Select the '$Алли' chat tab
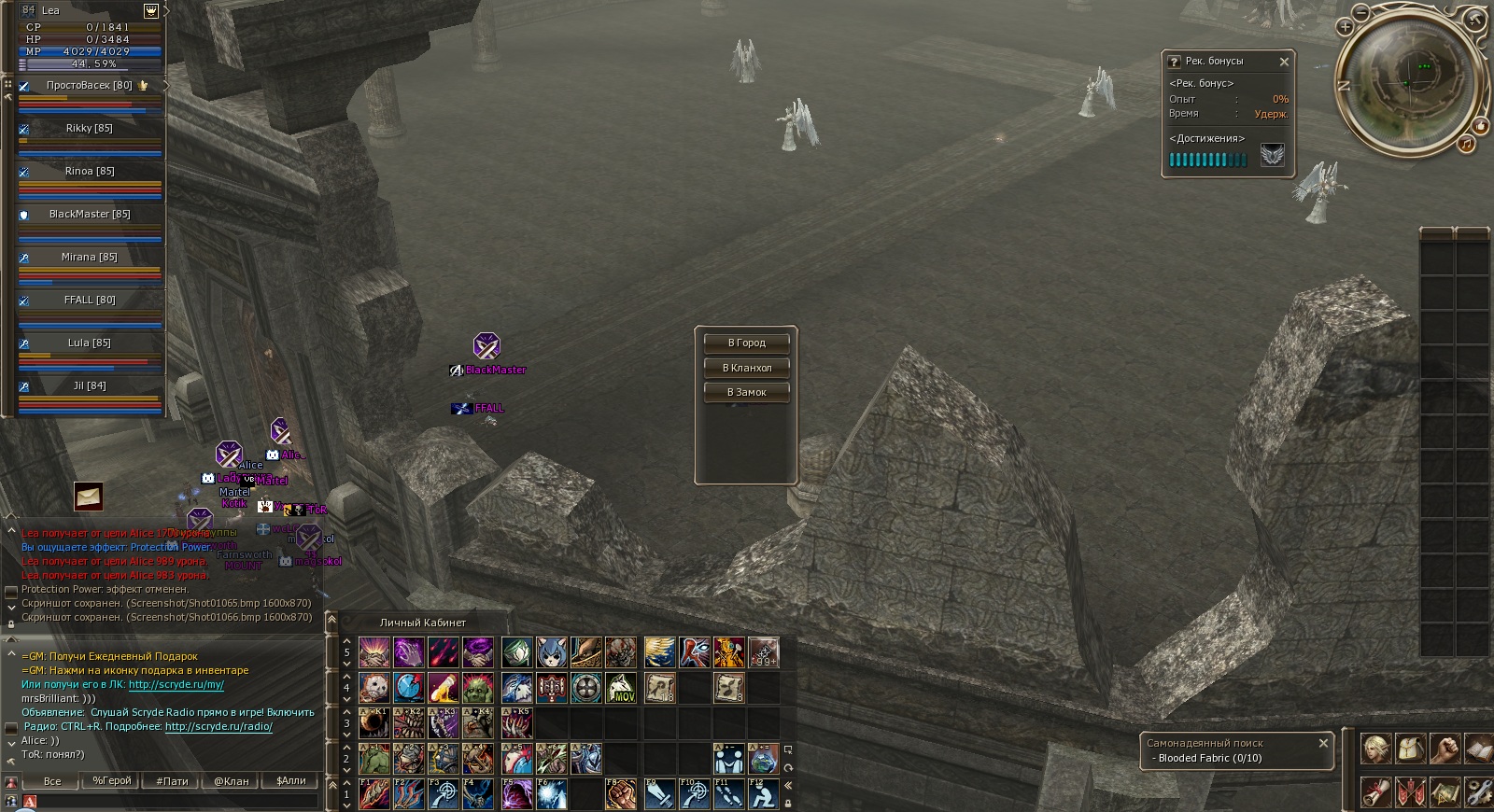1494x812 pixels. 291,781
